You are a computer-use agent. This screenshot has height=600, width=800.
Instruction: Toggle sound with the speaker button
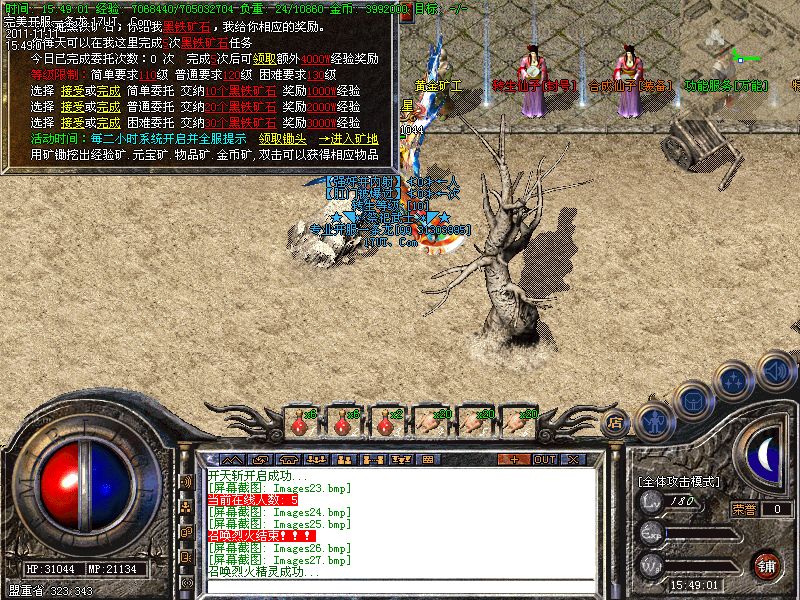(x=776, y=369)
